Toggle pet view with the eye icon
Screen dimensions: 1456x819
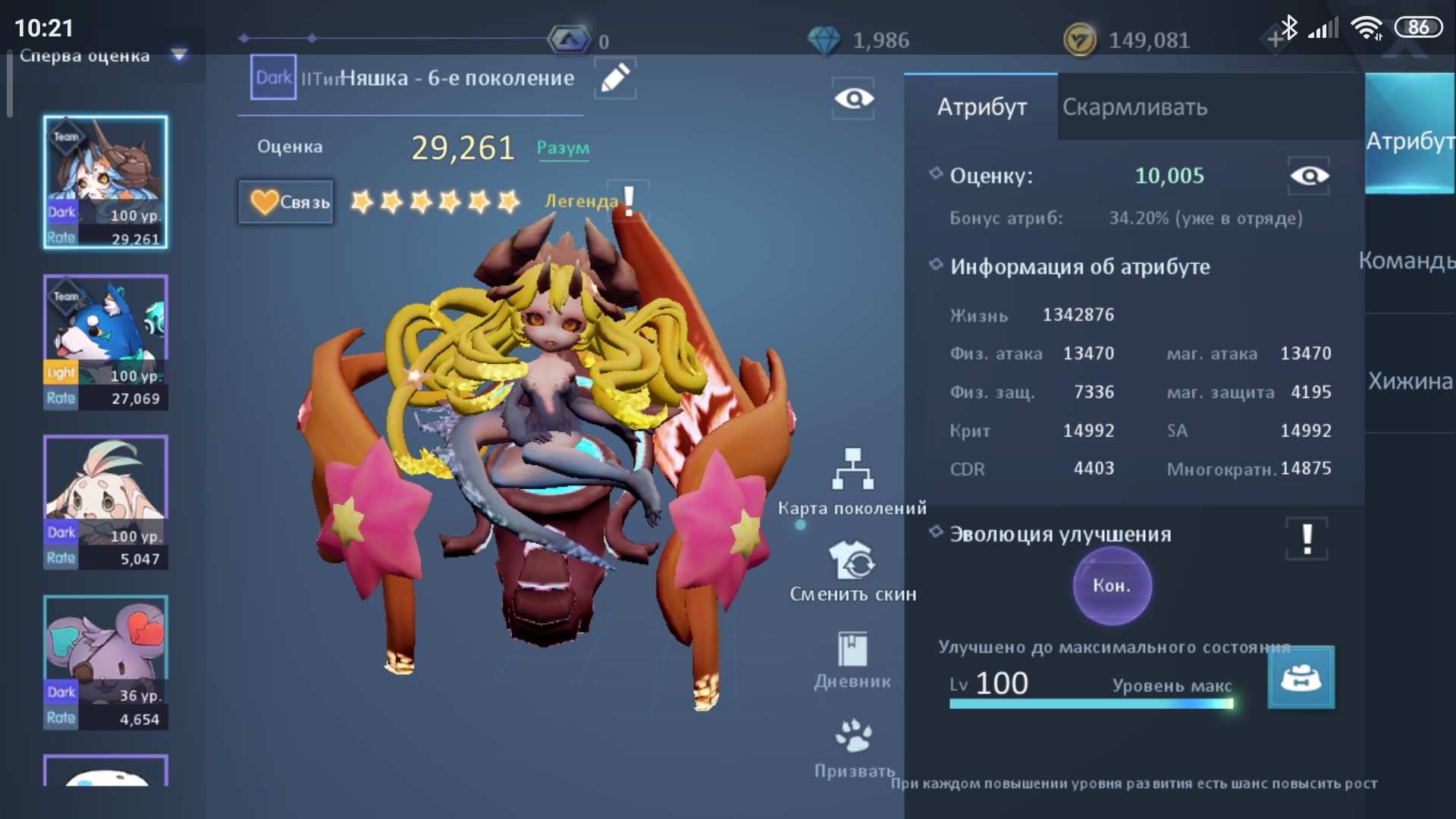[x=853, y=99]
